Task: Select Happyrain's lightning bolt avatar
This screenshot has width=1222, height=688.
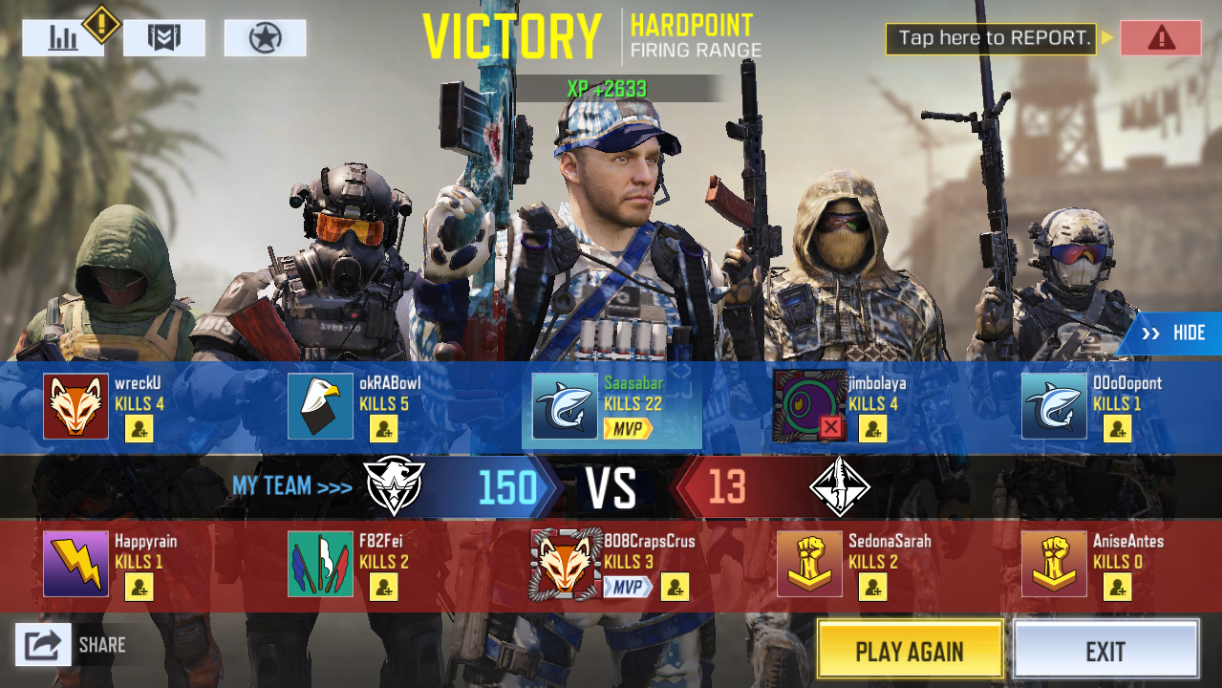Action: (x=76, y=564)
